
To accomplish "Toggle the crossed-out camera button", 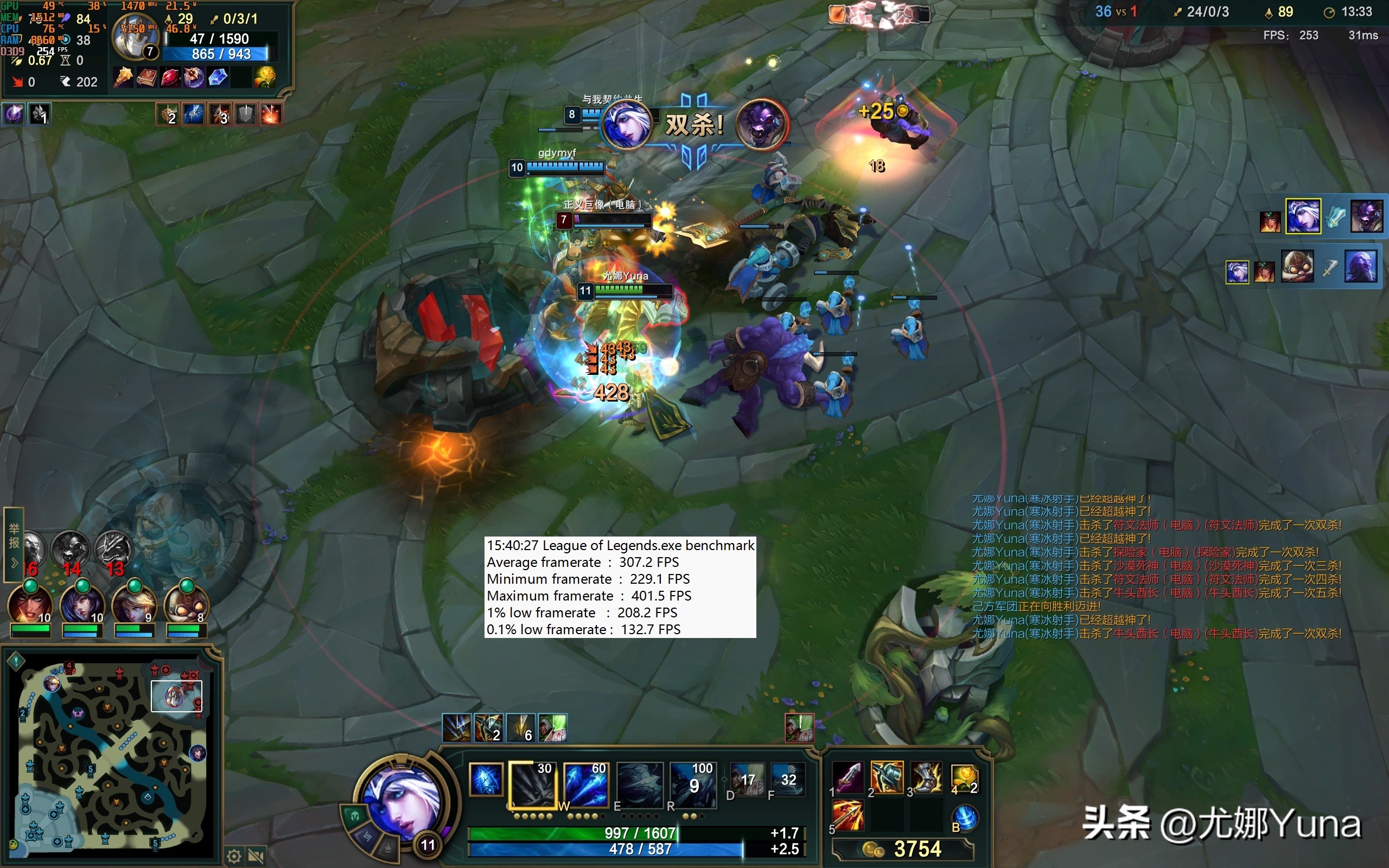I will pos(256,857).
